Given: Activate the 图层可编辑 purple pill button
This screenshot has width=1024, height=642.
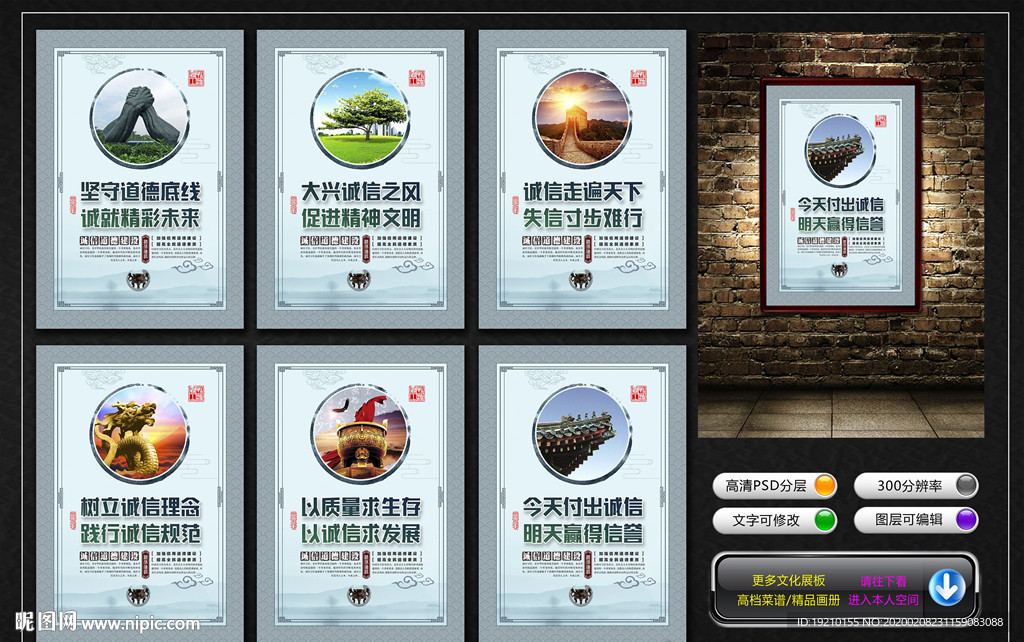Looking at the screenshot, I should coord(915,520).
